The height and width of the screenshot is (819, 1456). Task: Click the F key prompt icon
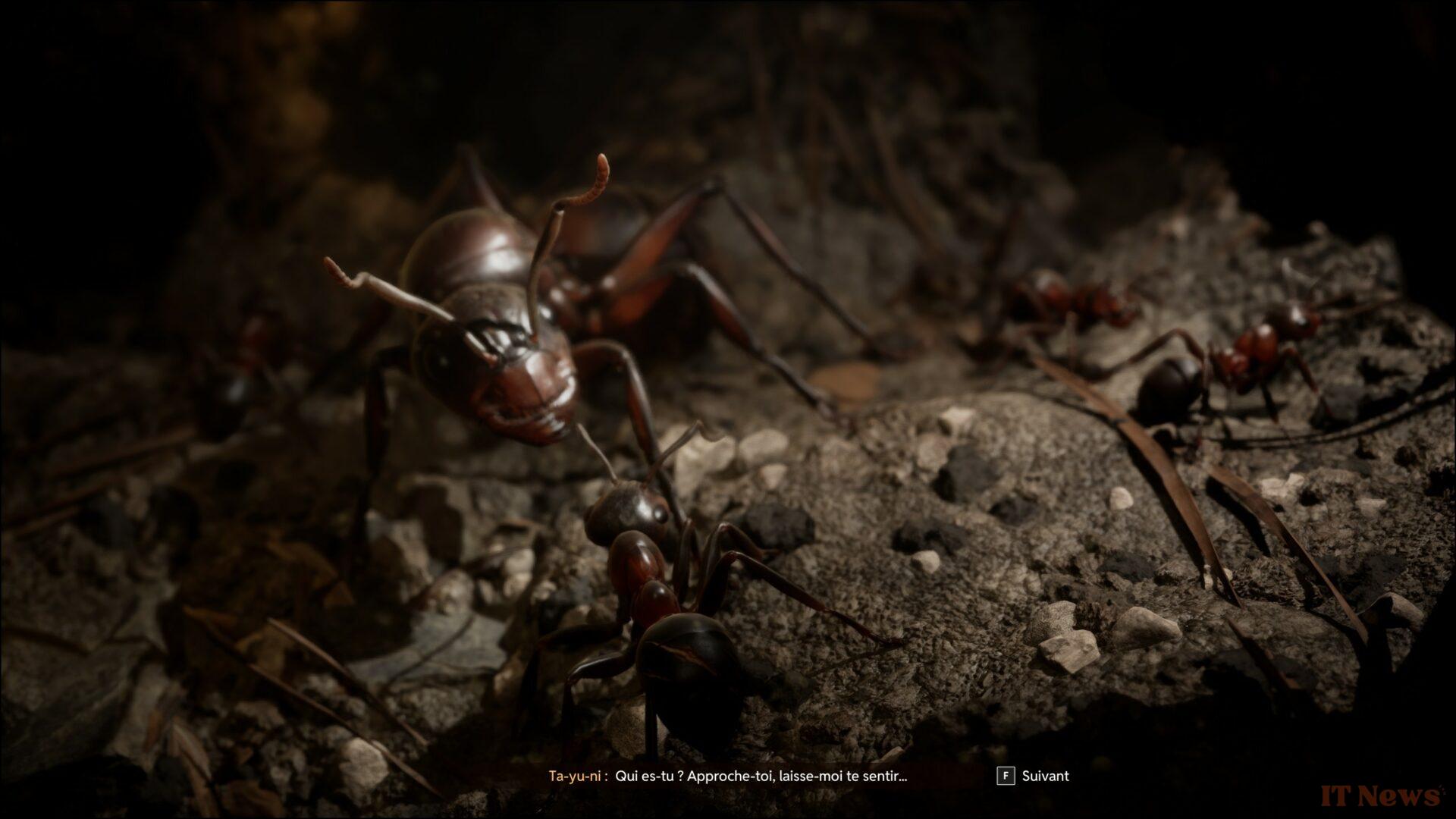tap(1005, 776)
